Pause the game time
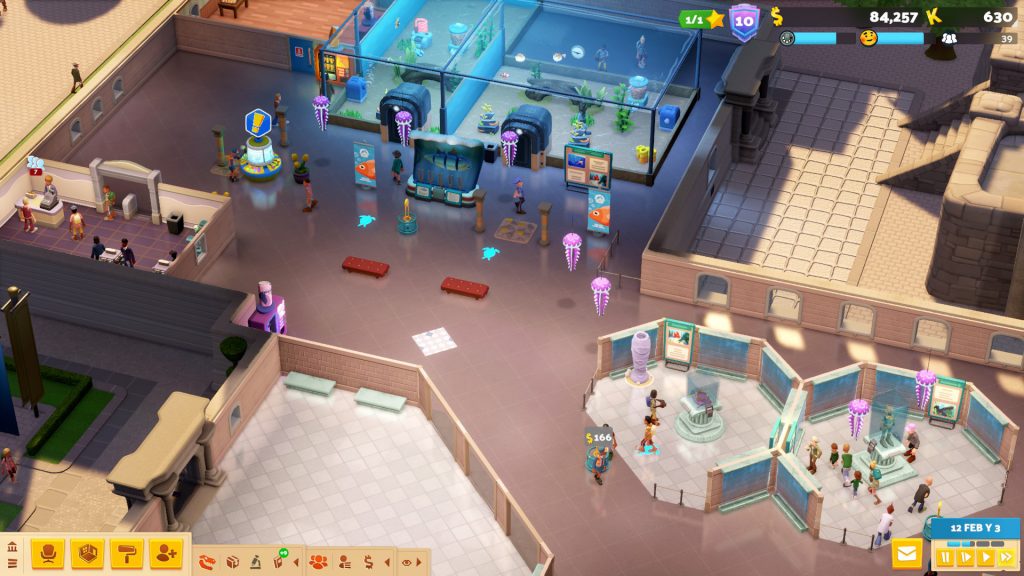1024x576 pixels. tap(945, 557)
